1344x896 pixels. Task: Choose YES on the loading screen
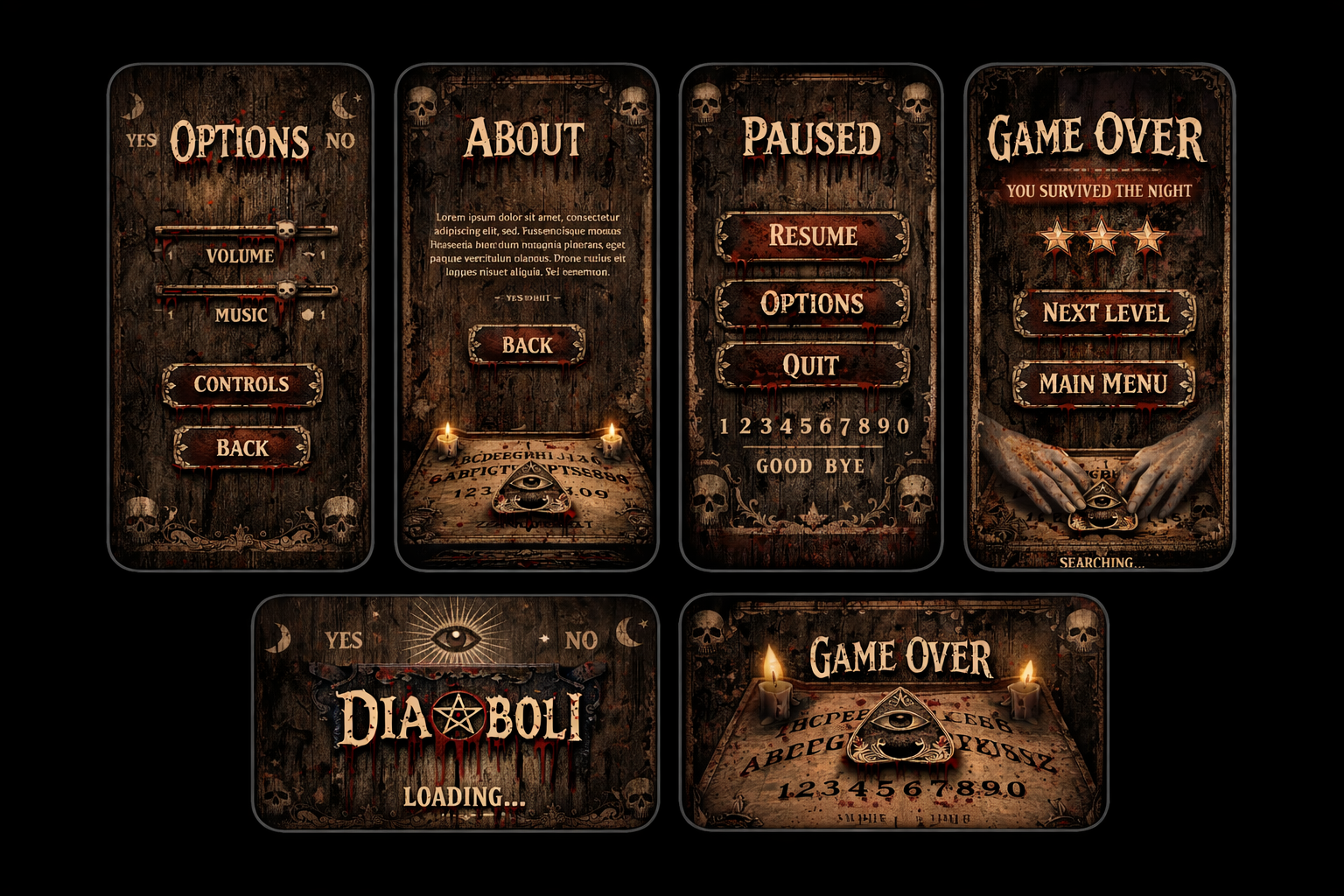(x=343, y=640)
